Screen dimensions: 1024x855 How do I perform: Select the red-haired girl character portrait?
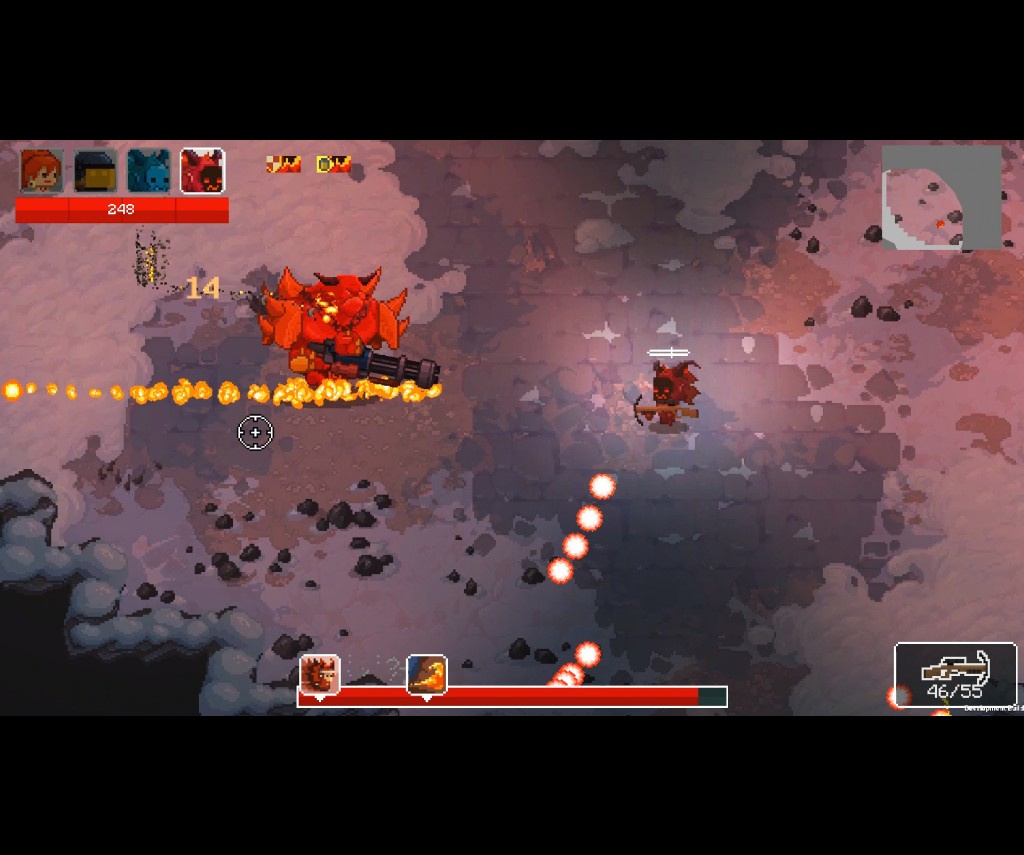coord(42,171)
